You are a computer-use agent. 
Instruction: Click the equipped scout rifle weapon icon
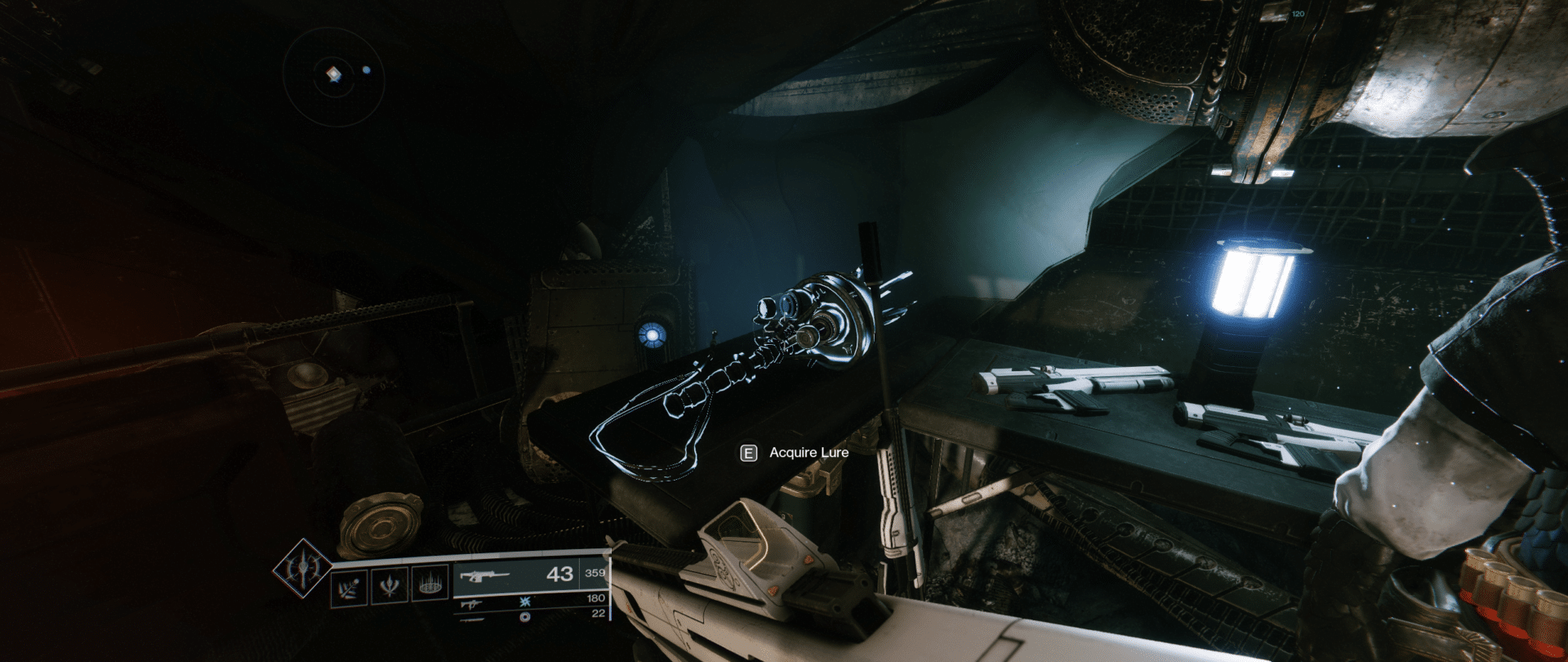click(x=485, y=577)
